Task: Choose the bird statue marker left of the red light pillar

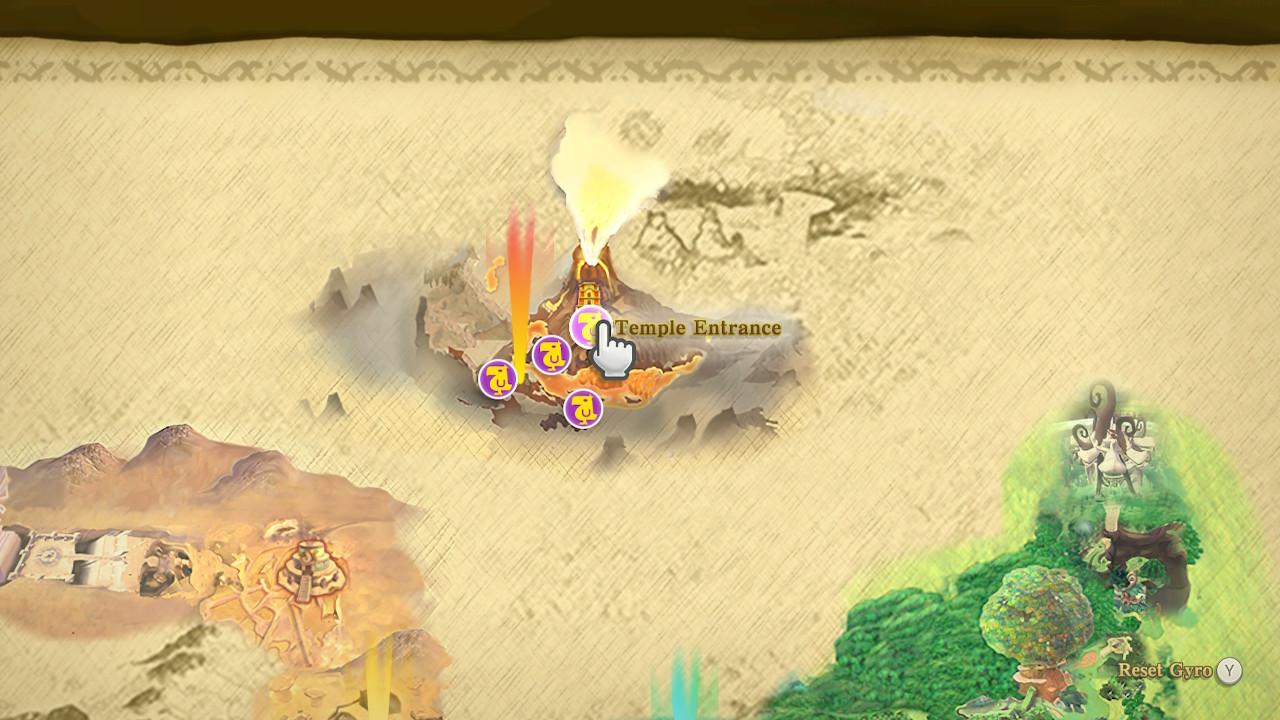Action: click(x=497, y=379)
